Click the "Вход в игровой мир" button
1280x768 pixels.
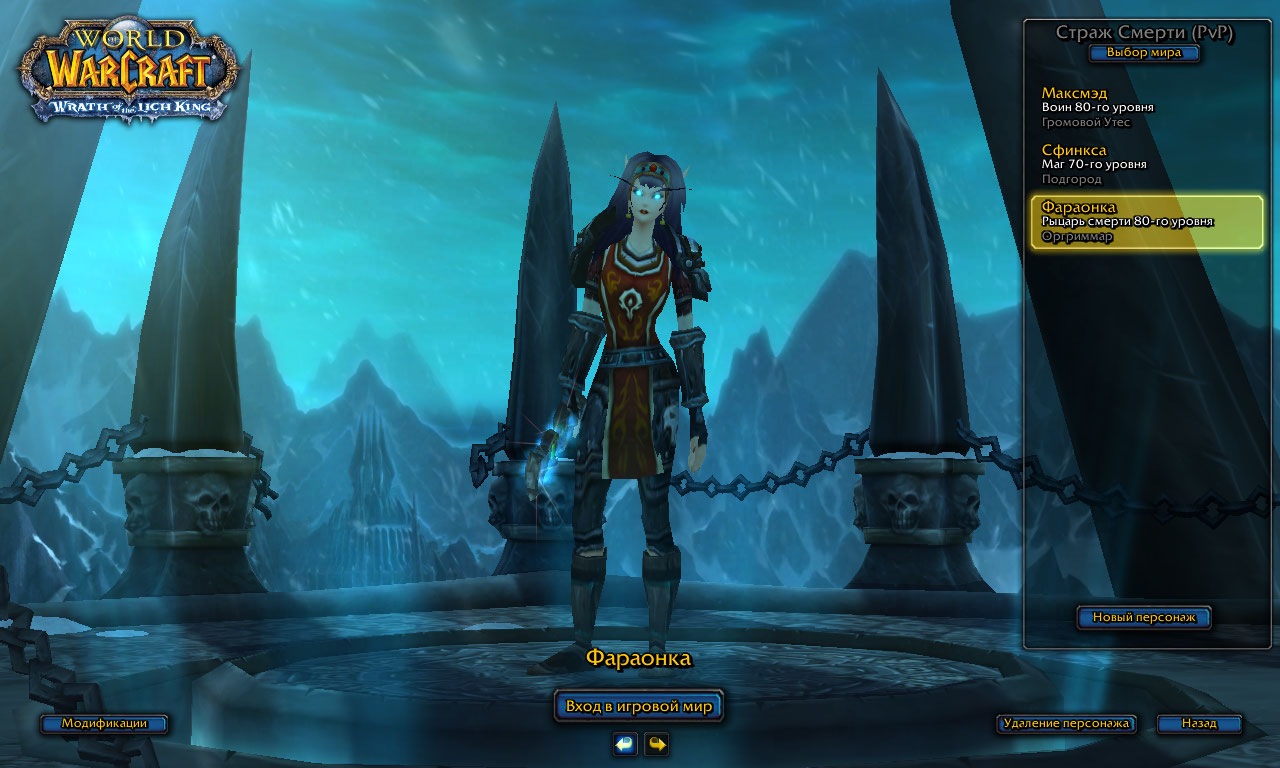tap(638, 706)
